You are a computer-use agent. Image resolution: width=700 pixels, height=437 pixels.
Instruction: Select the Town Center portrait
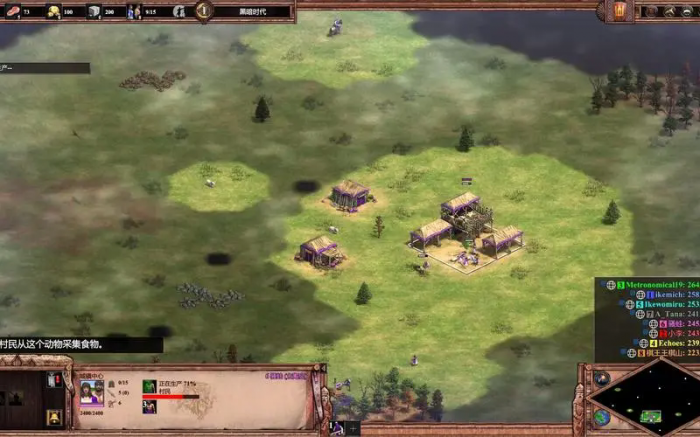(91, 392)
